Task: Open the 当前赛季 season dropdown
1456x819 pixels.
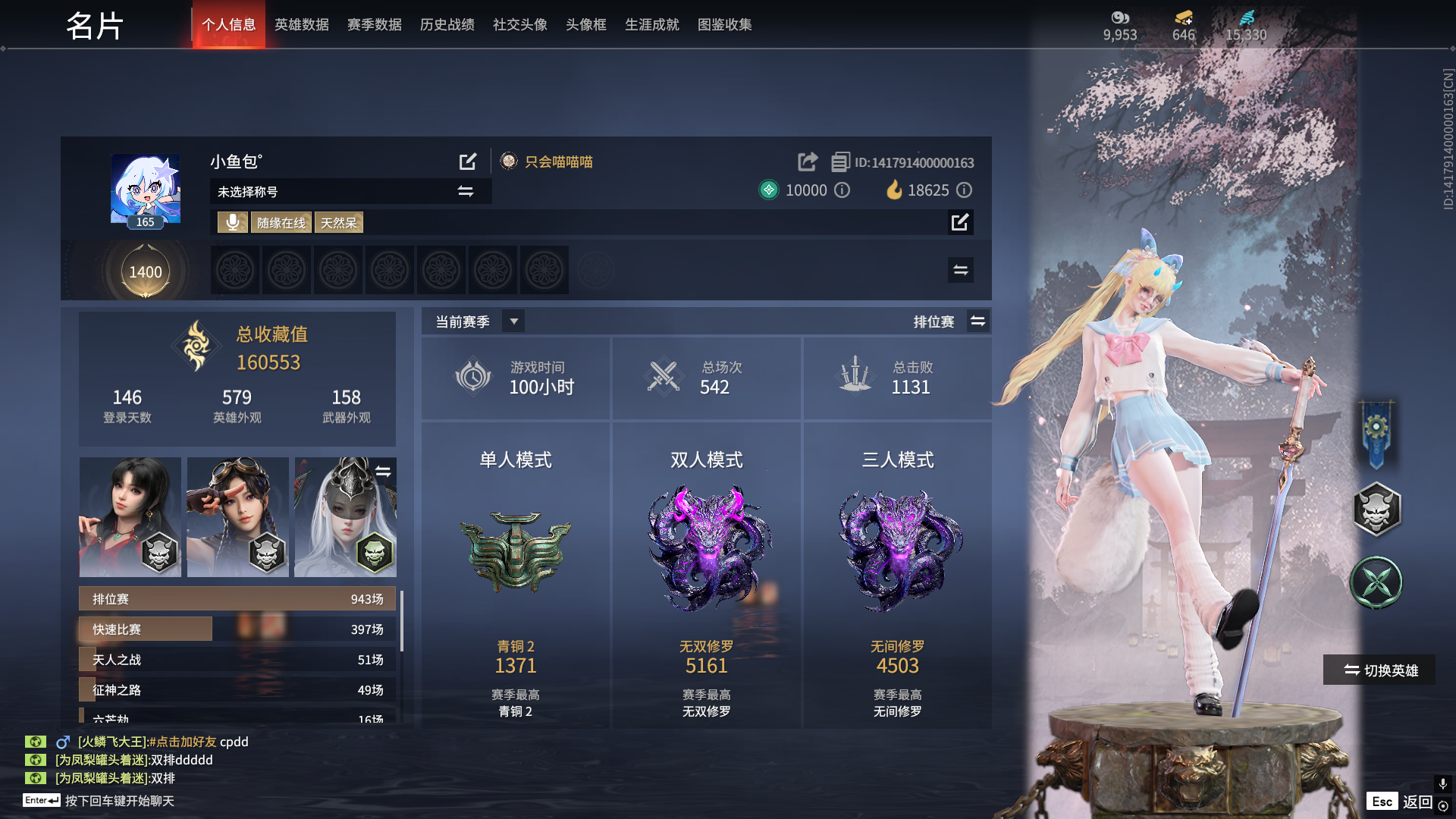Action: [513, 321]
